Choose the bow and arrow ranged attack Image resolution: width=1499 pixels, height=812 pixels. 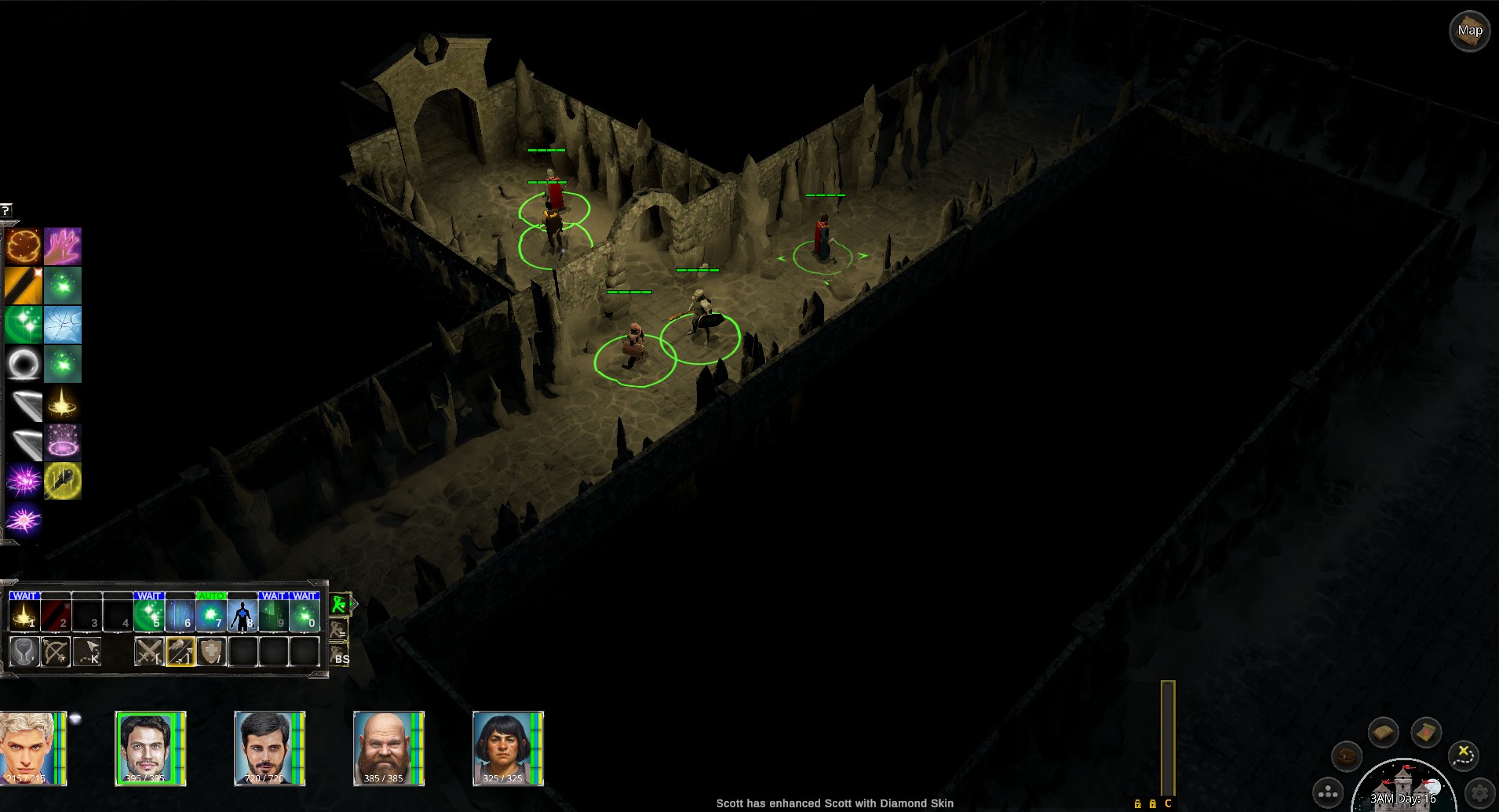pyautogui.click(x=56, y=652)
